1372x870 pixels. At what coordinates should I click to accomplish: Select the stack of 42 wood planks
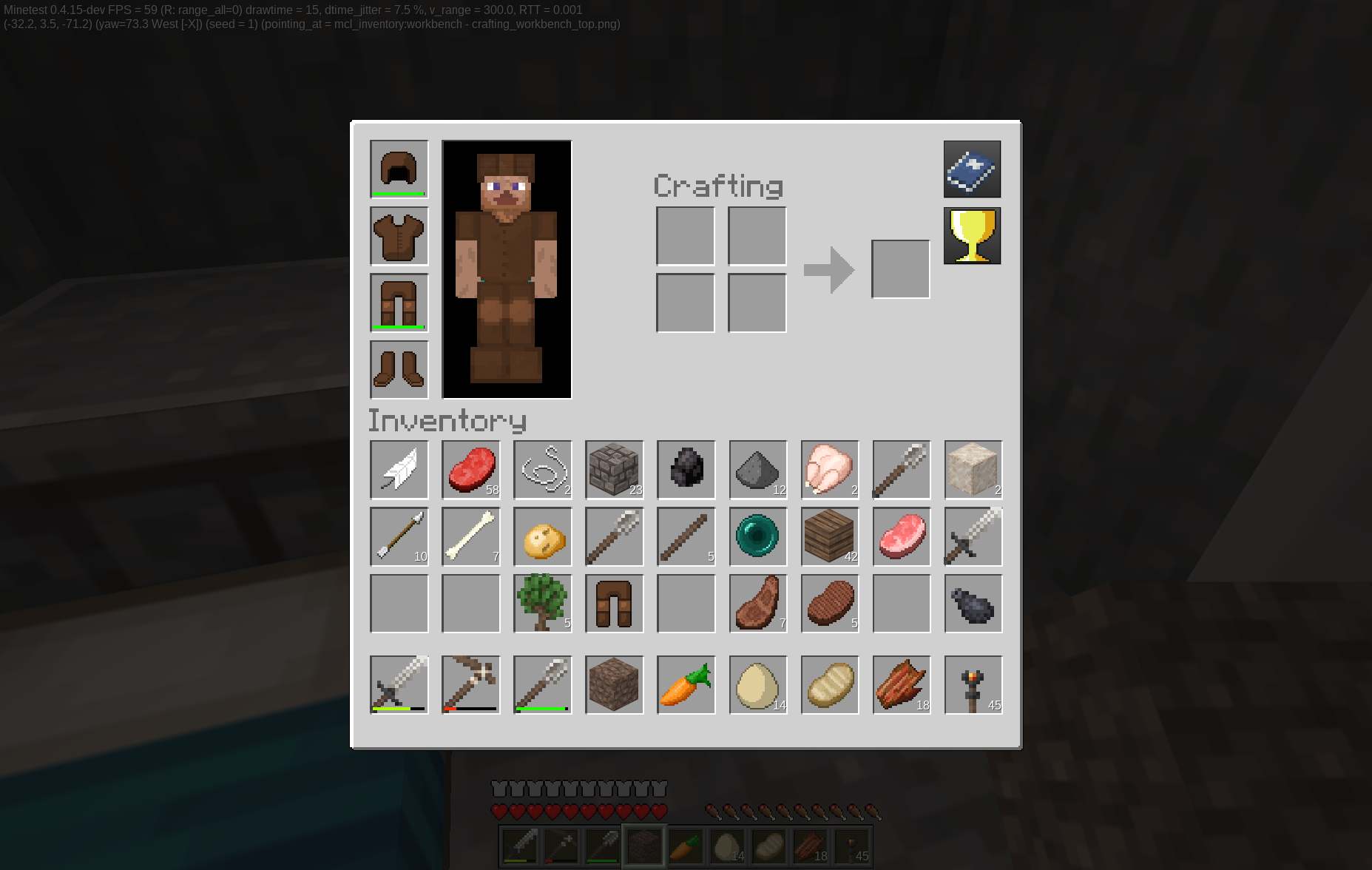tap(829, 537)
